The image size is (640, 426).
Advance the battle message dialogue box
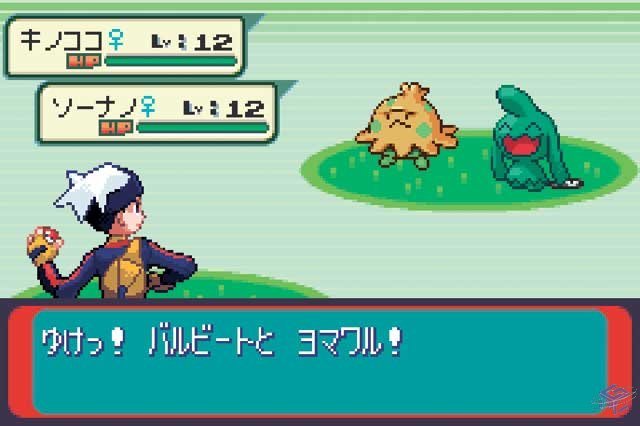pos(320,361)
